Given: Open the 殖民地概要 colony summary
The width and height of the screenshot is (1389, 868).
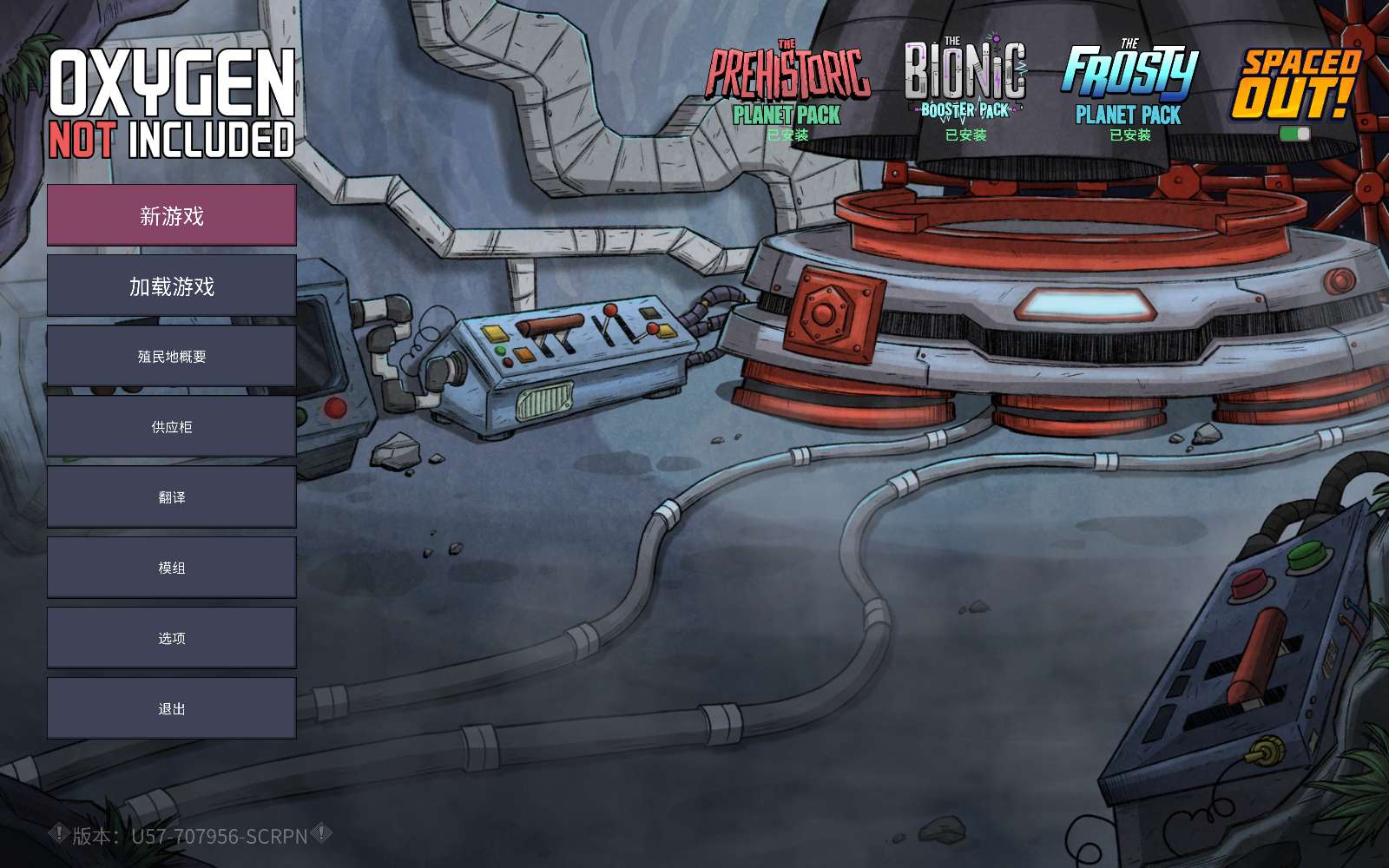Looking at the screenshot, I should (x=171, y=356).
